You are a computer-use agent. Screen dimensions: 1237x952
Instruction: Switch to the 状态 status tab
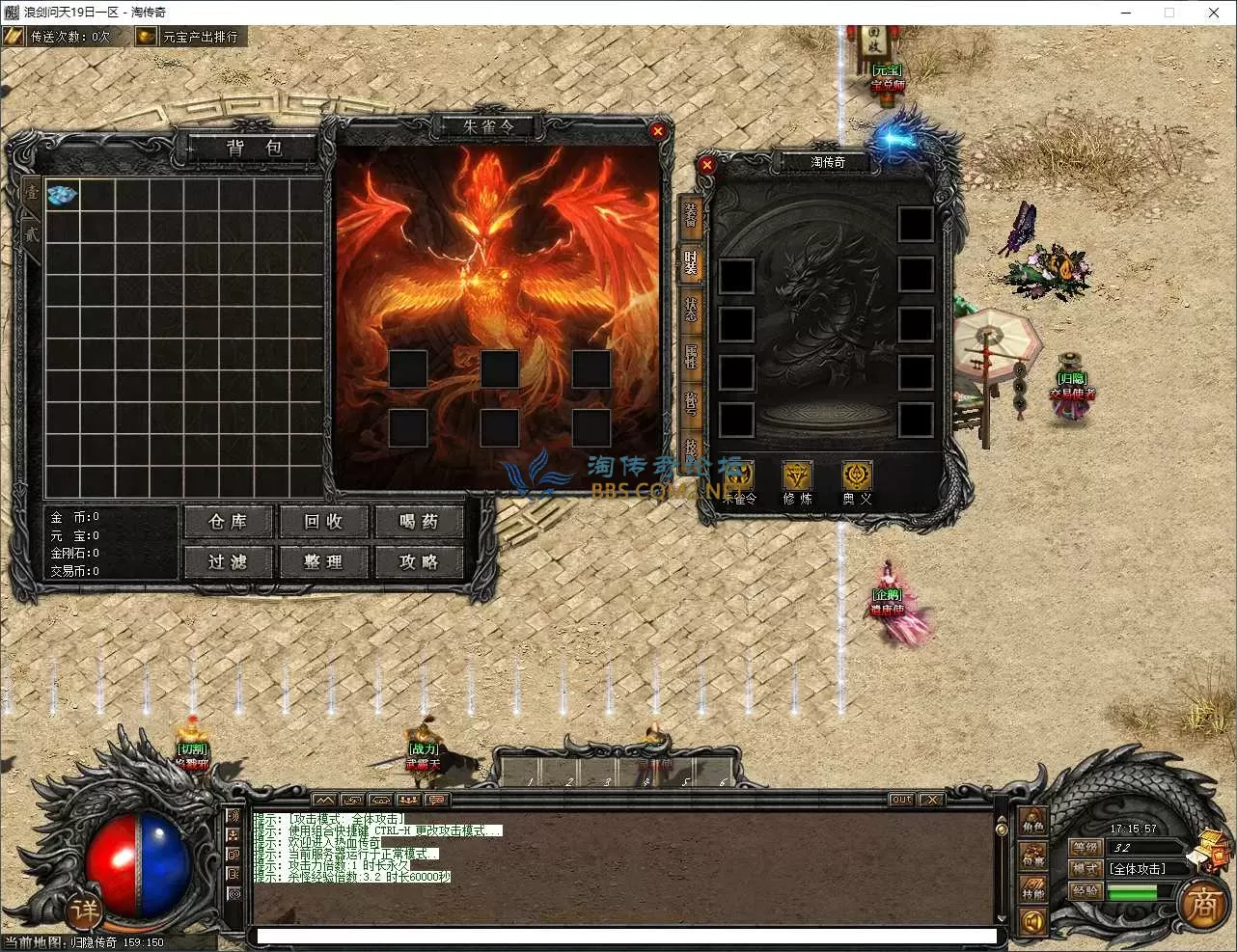click(691, 309)
